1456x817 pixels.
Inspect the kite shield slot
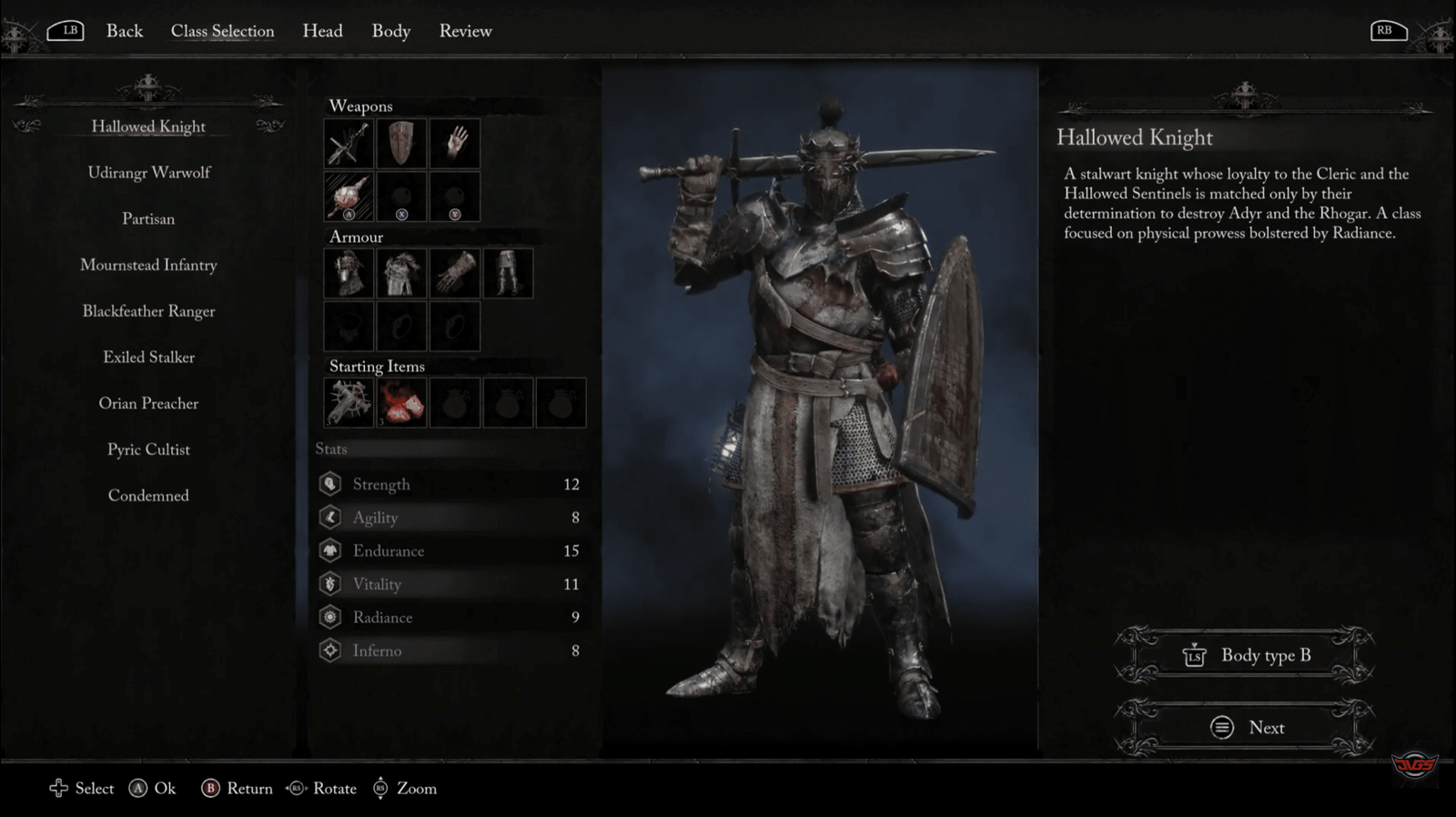(401, 144)
